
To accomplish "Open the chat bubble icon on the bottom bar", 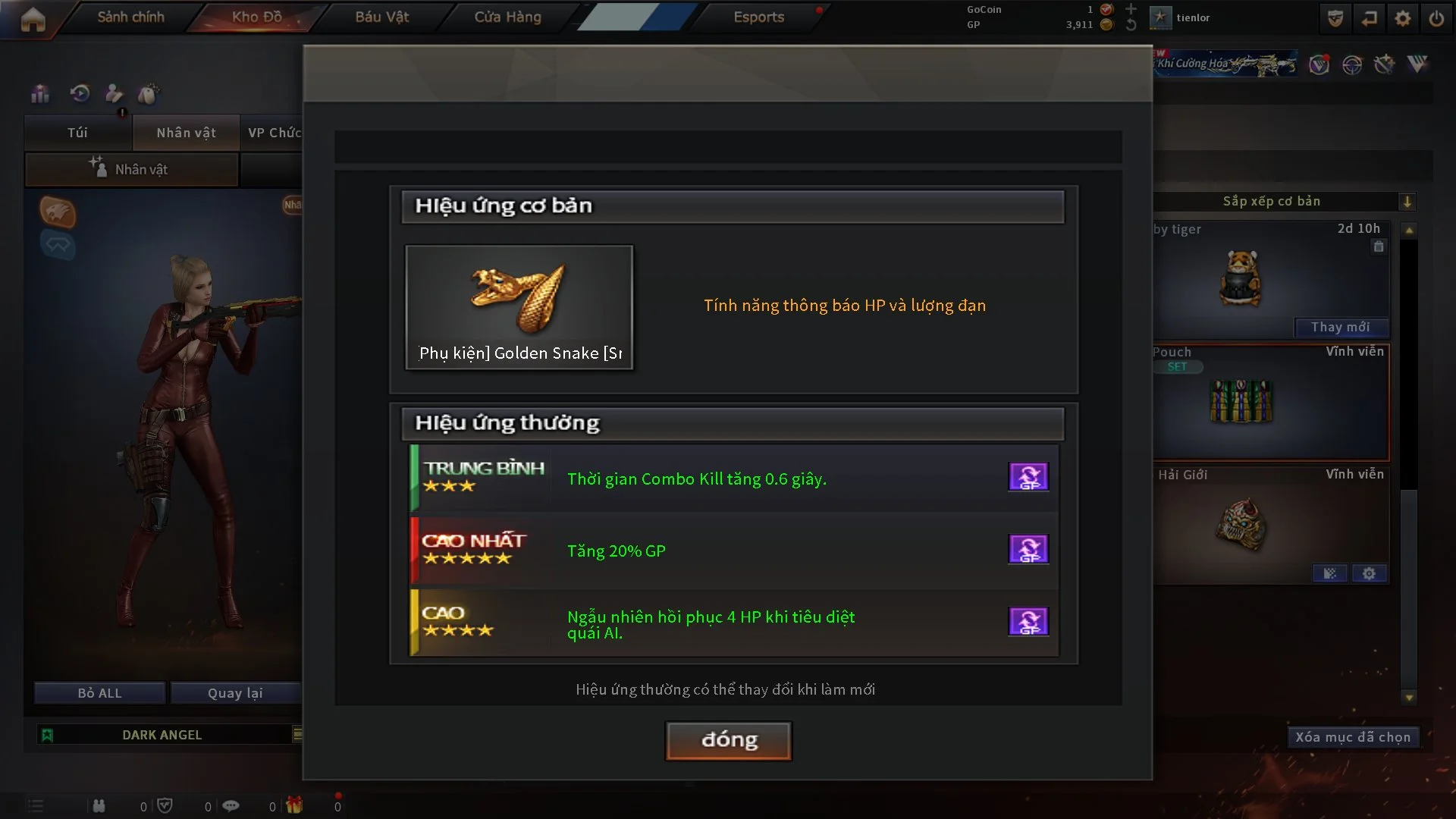I will (231, 805).
